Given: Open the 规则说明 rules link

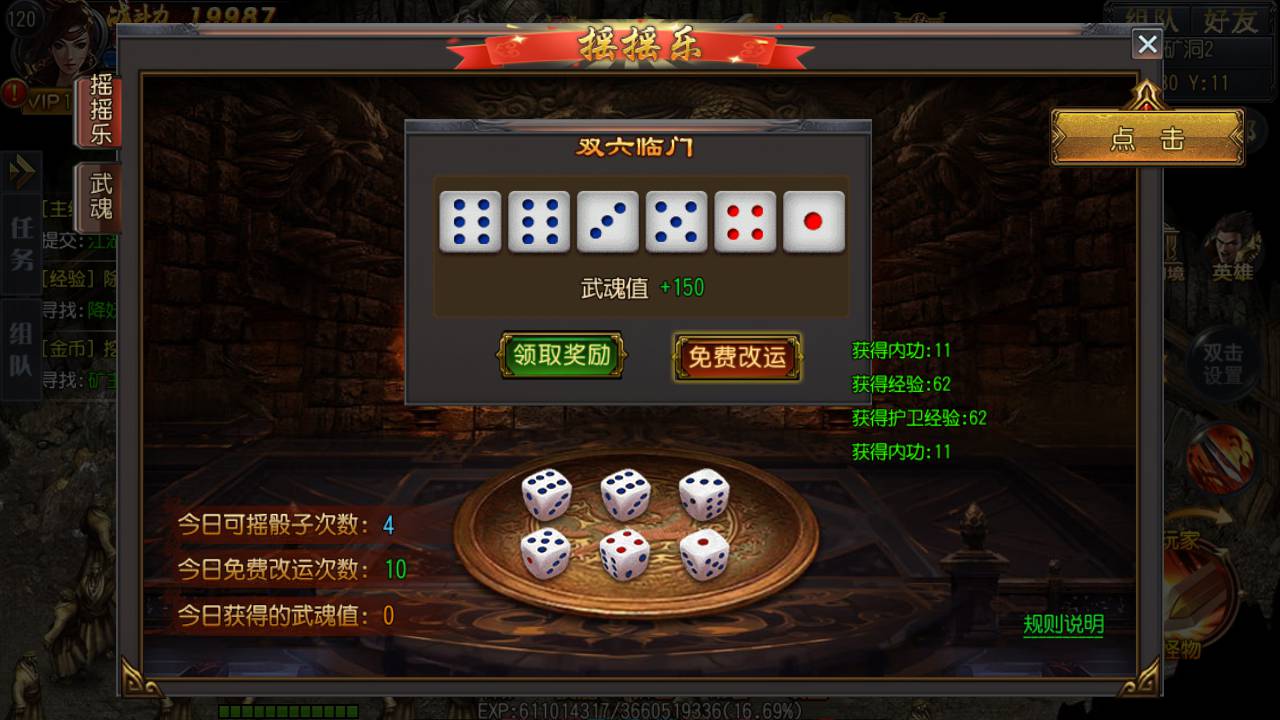Looking at the screenshot, I should tap(1063, 625).
